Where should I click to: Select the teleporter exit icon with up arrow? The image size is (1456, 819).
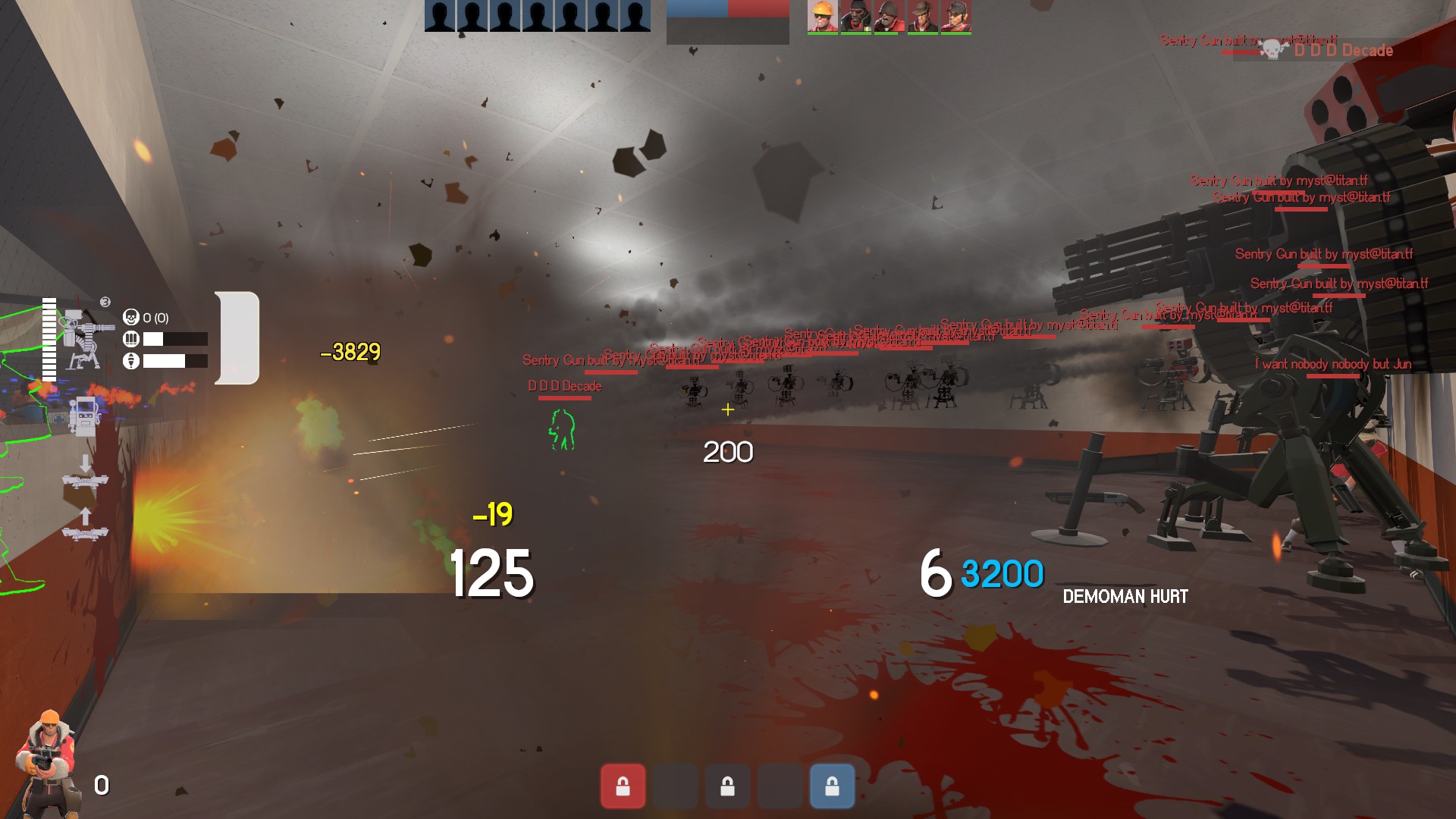[85, 525]
